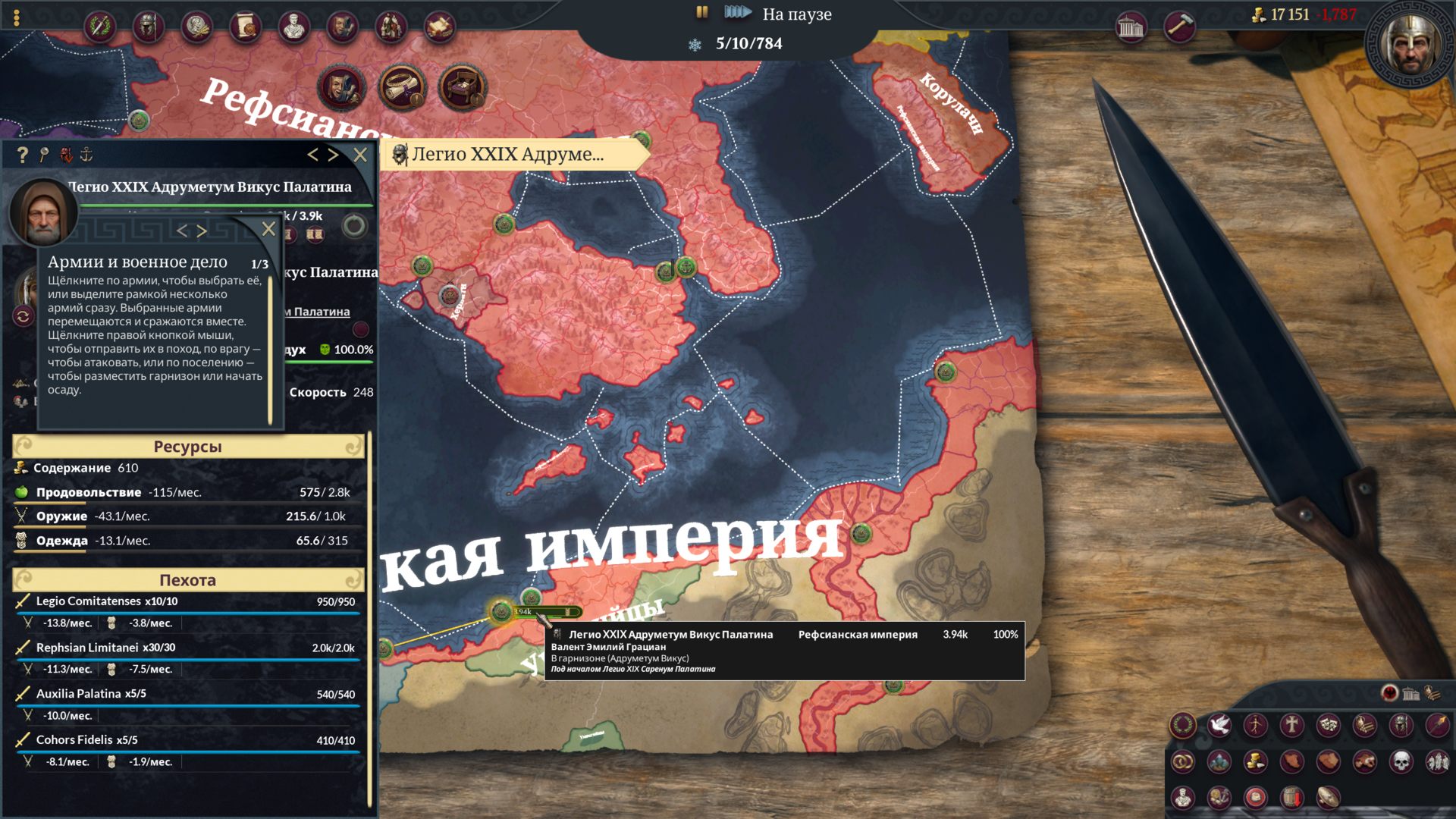
Task: Pause or resume the game clock
Action: click(x=701, y=12)
